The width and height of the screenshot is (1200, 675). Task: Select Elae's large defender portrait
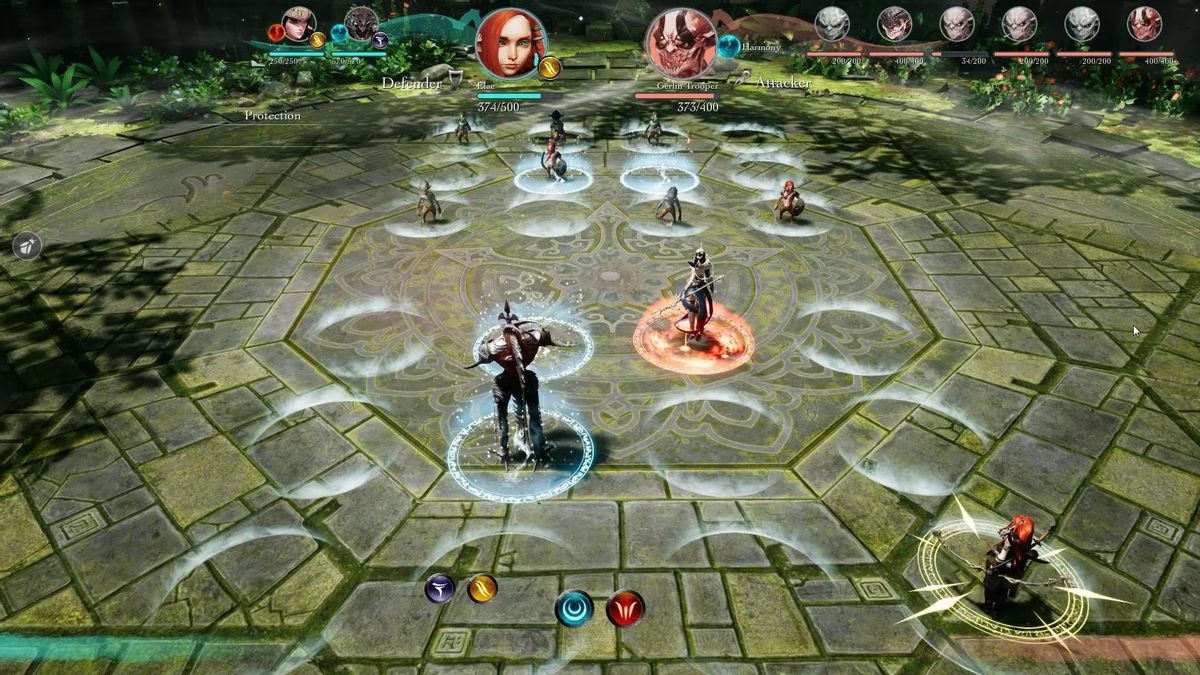(x=510, y=44)
